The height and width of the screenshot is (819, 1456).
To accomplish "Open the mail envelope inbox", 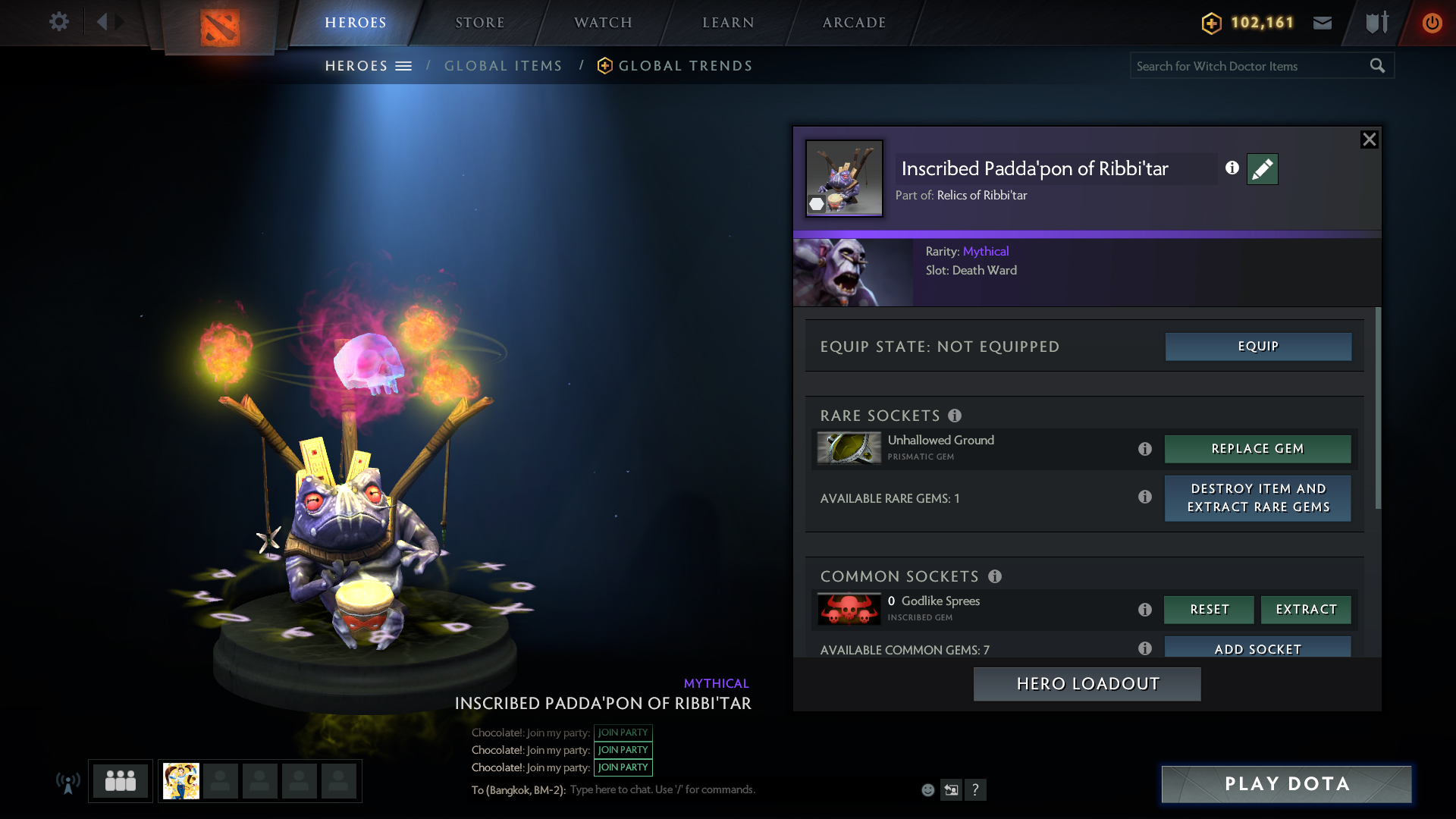I will 1323,23.
